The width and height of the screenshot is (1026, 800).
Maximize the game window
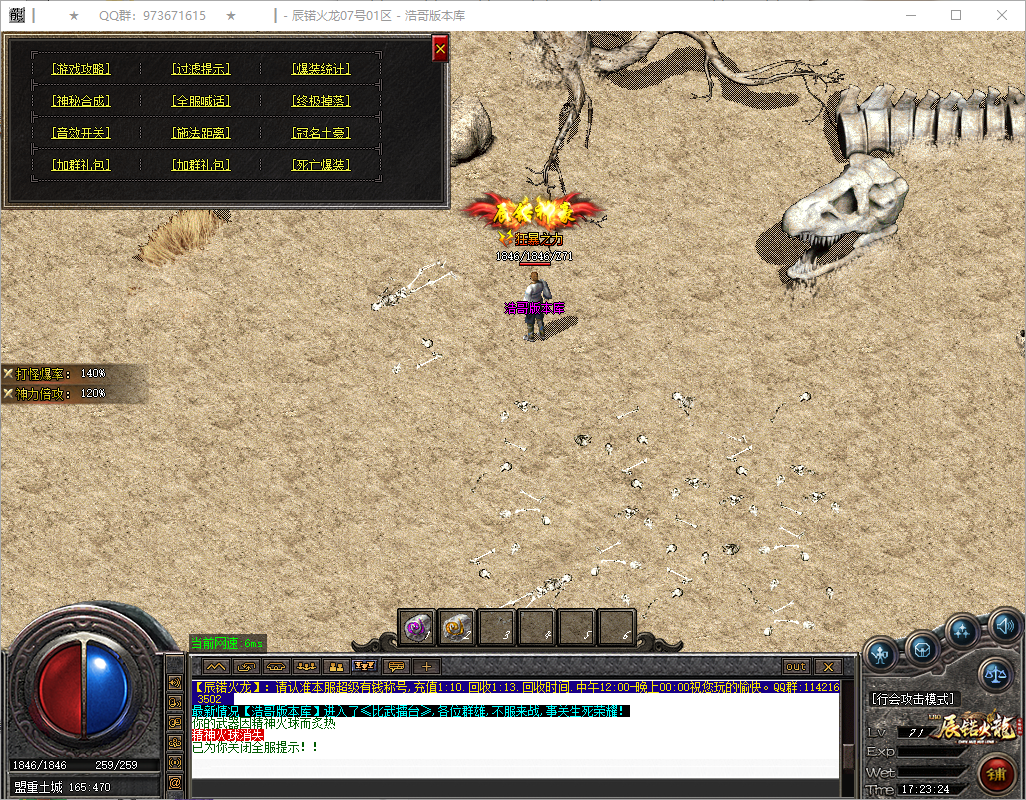(x=956, y=16)
